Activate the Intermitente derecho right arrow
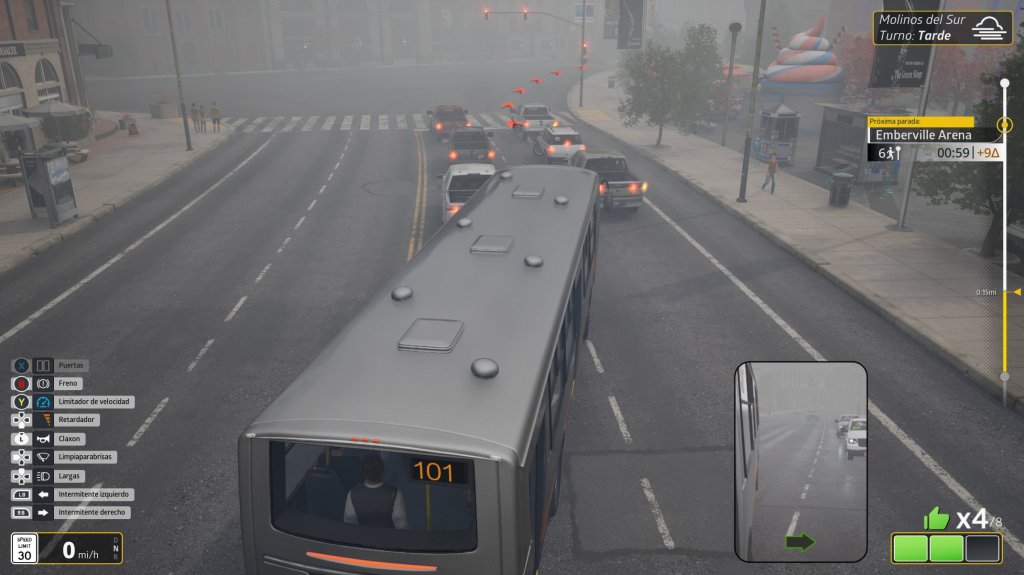This screenshot has width=1024, height=575. [x=43, y=512]
